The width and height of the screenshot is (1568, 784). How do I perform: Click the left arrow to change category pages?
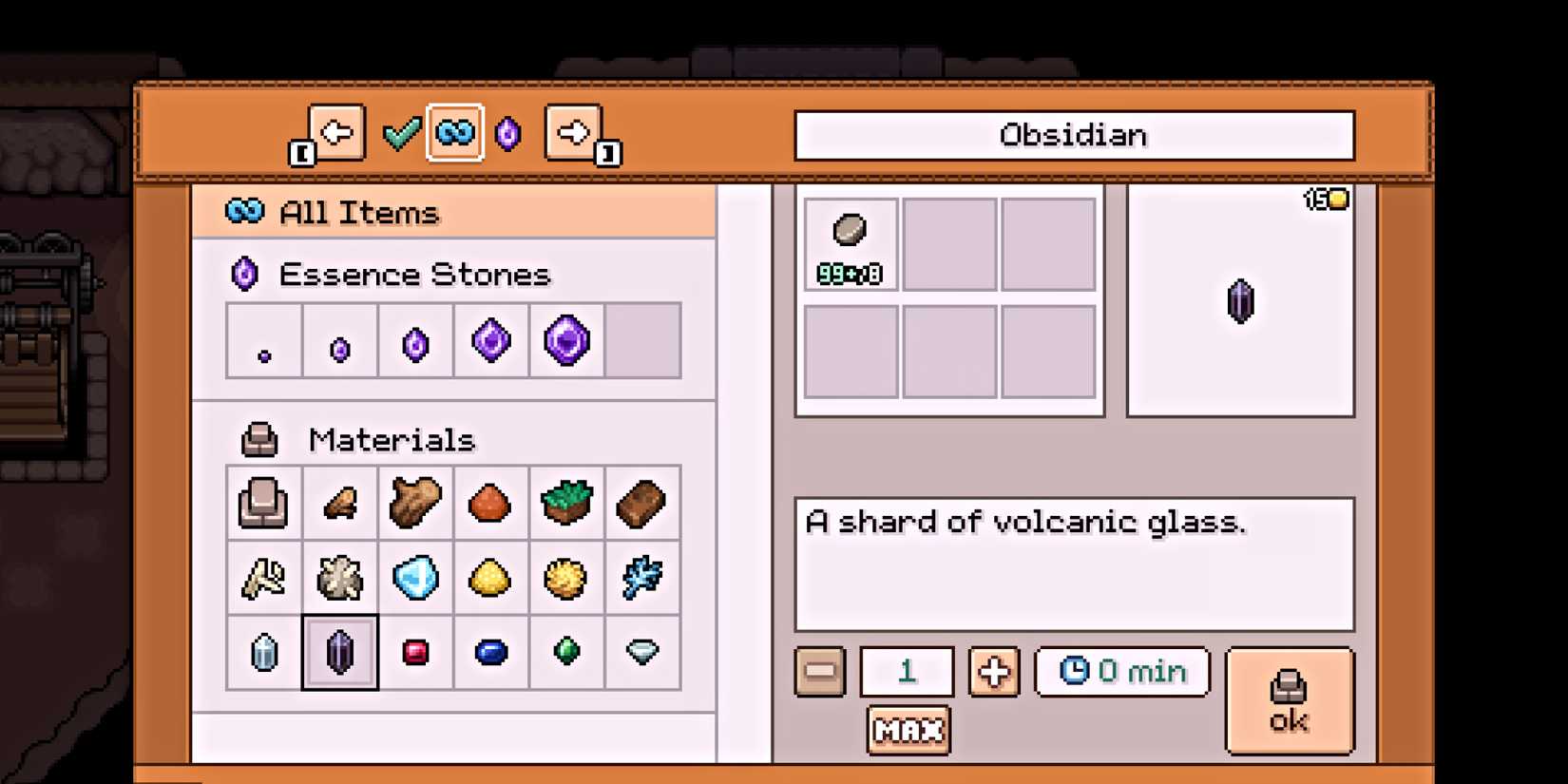click(337, 132)
